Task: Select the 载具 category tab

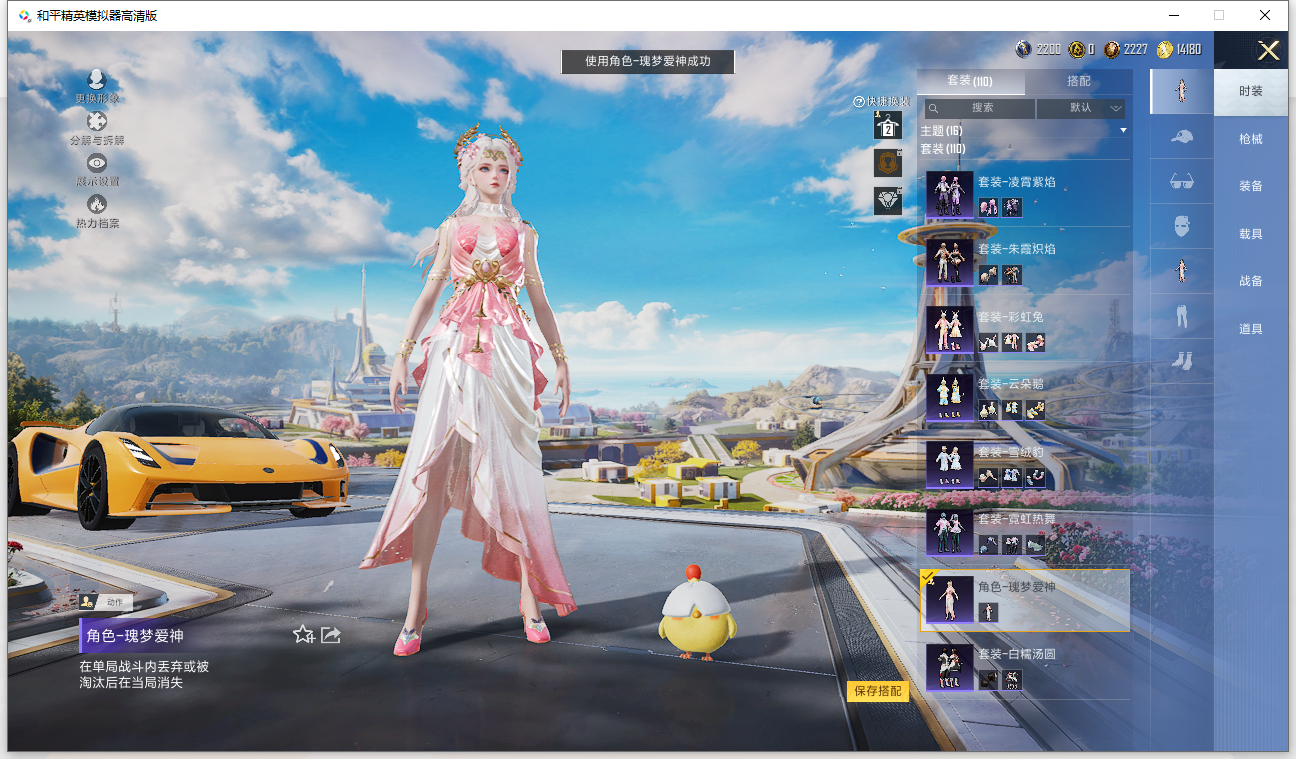Action: pyautogui.click(x=1250, y=234)
